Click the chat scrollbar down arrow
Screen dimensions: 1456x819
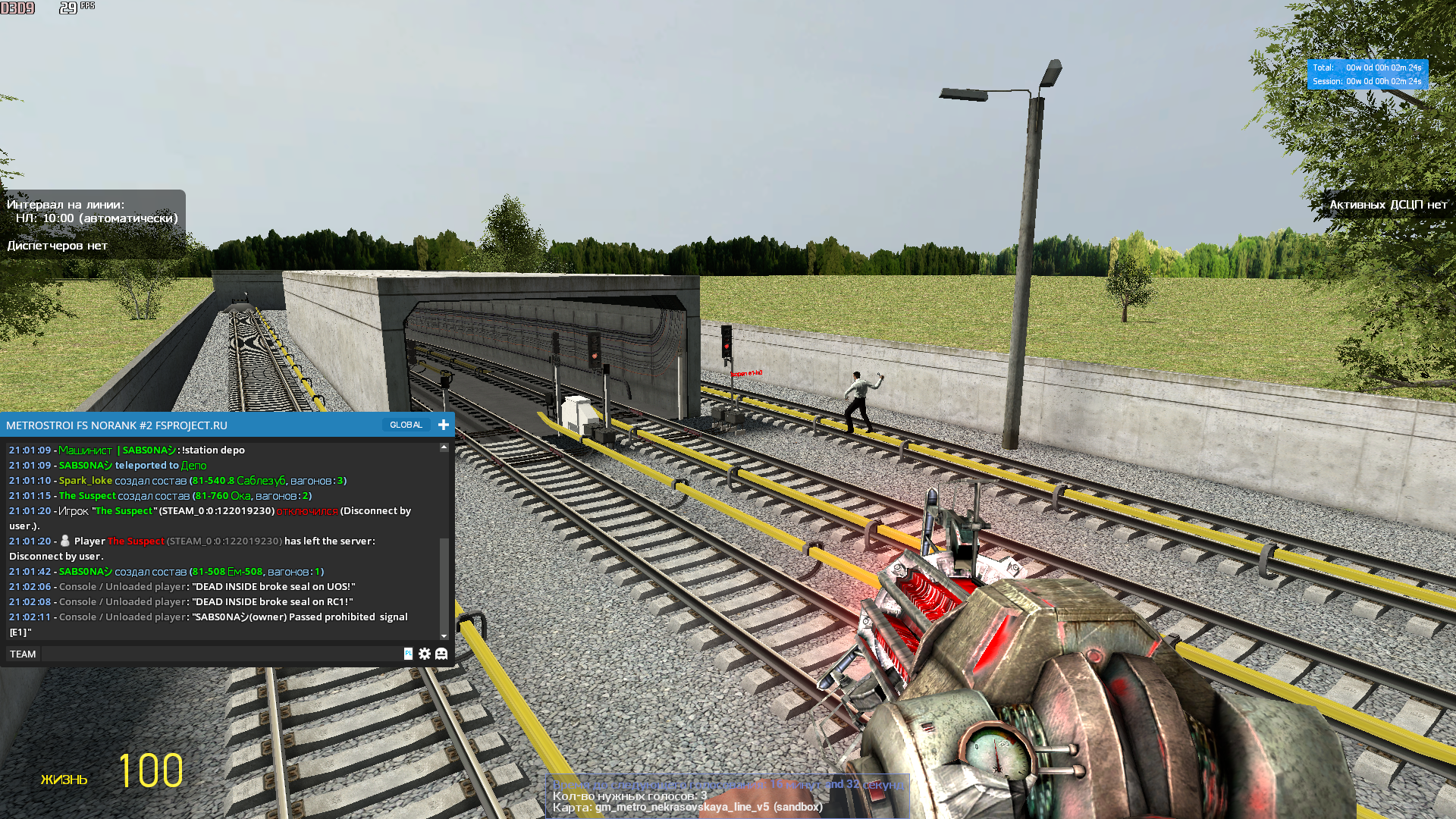pyautogui.click(x=444, y=636)
